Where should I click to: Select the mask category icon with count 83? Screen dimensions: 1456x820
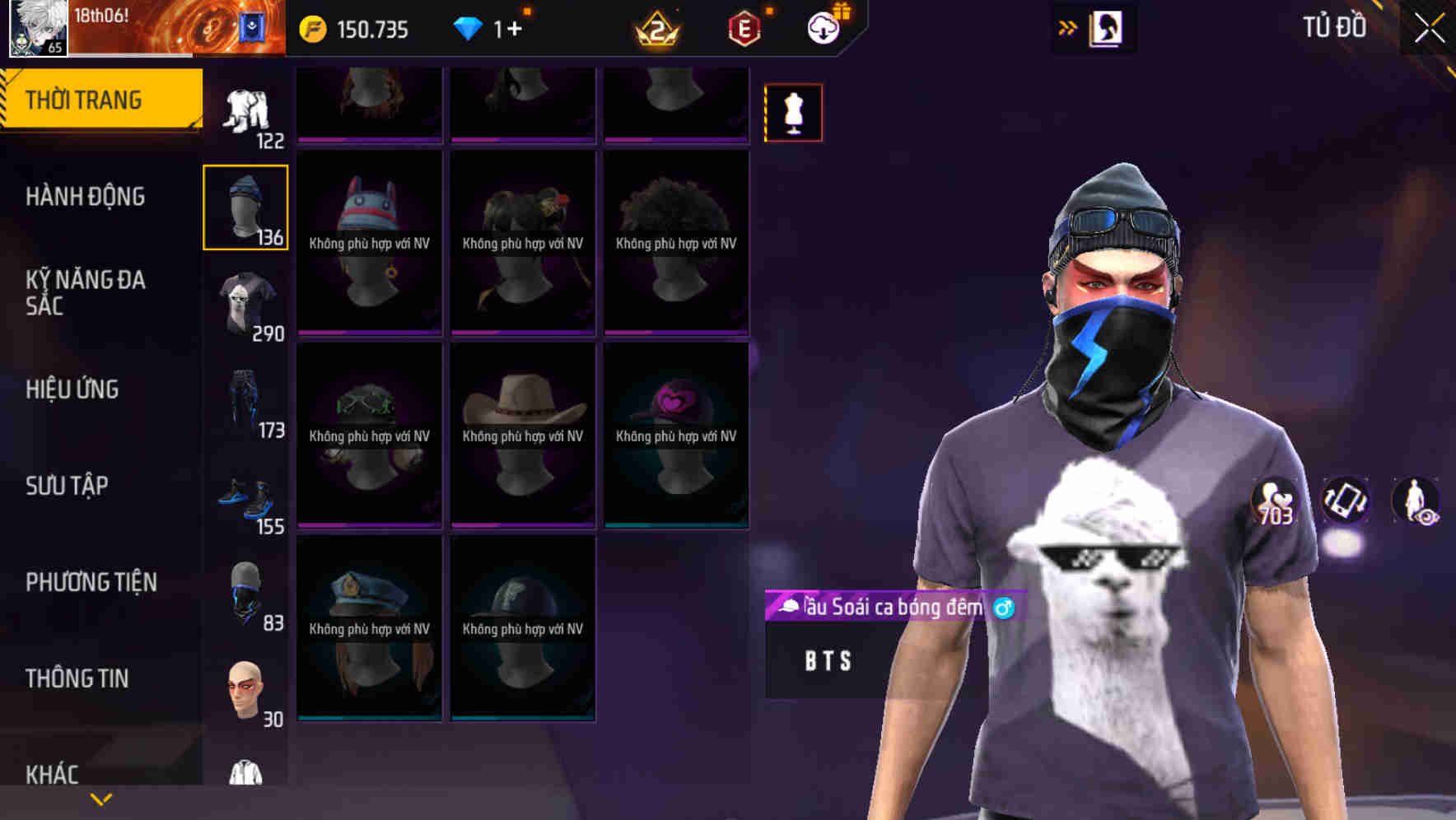pyautogui.click(x=245, y=594)
